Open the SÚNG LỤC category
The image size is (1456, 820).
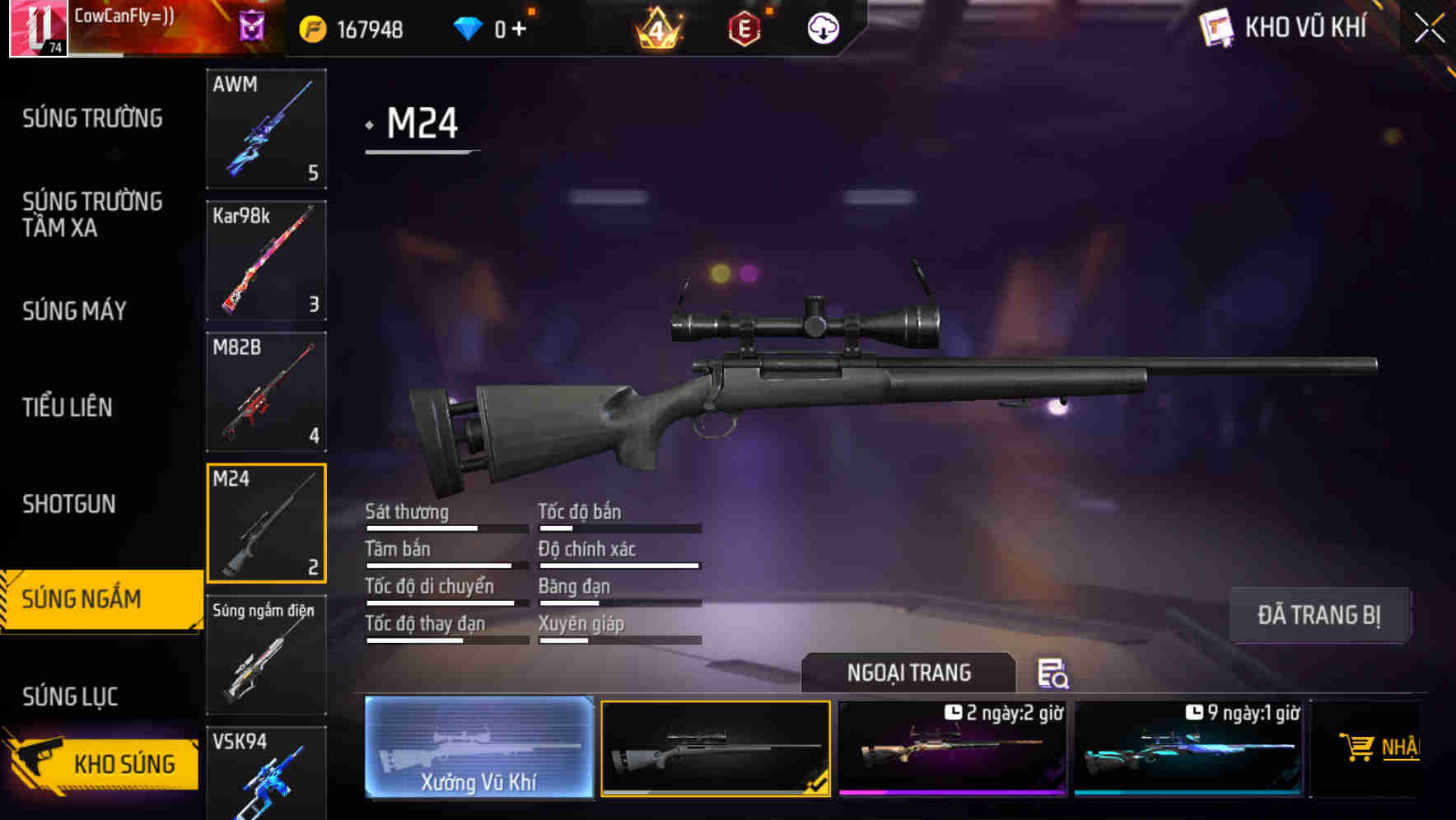(x=70, y=696)
